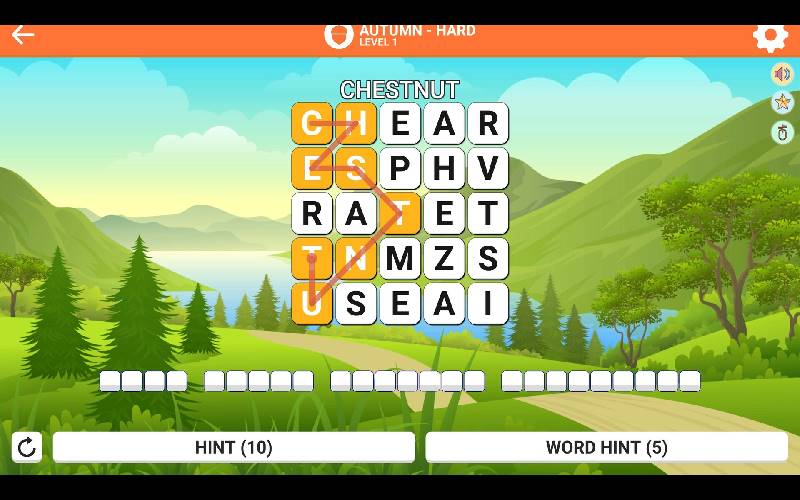
Task: Toggle the sound speaker icon
Action: pos(782,74)
